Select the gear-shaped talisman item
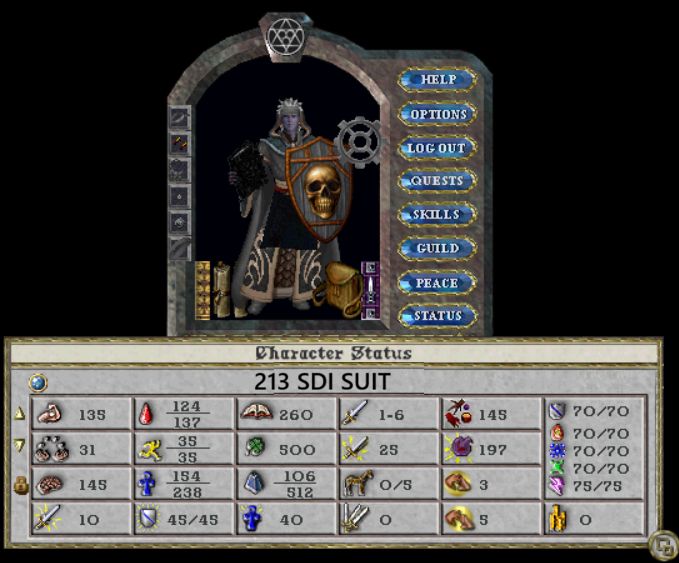 point(357,141)
